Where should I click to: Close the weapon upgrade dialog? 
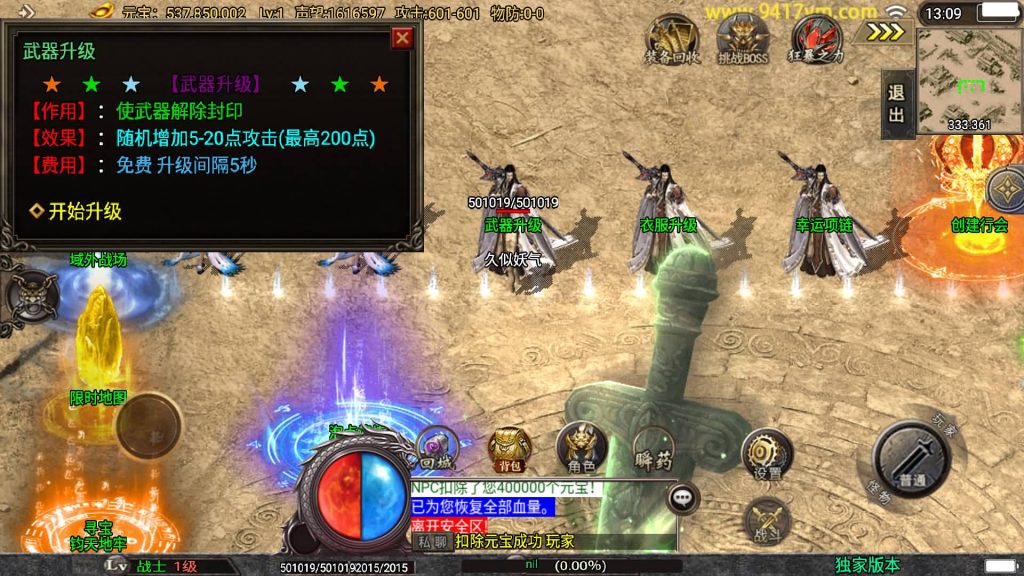402,38
